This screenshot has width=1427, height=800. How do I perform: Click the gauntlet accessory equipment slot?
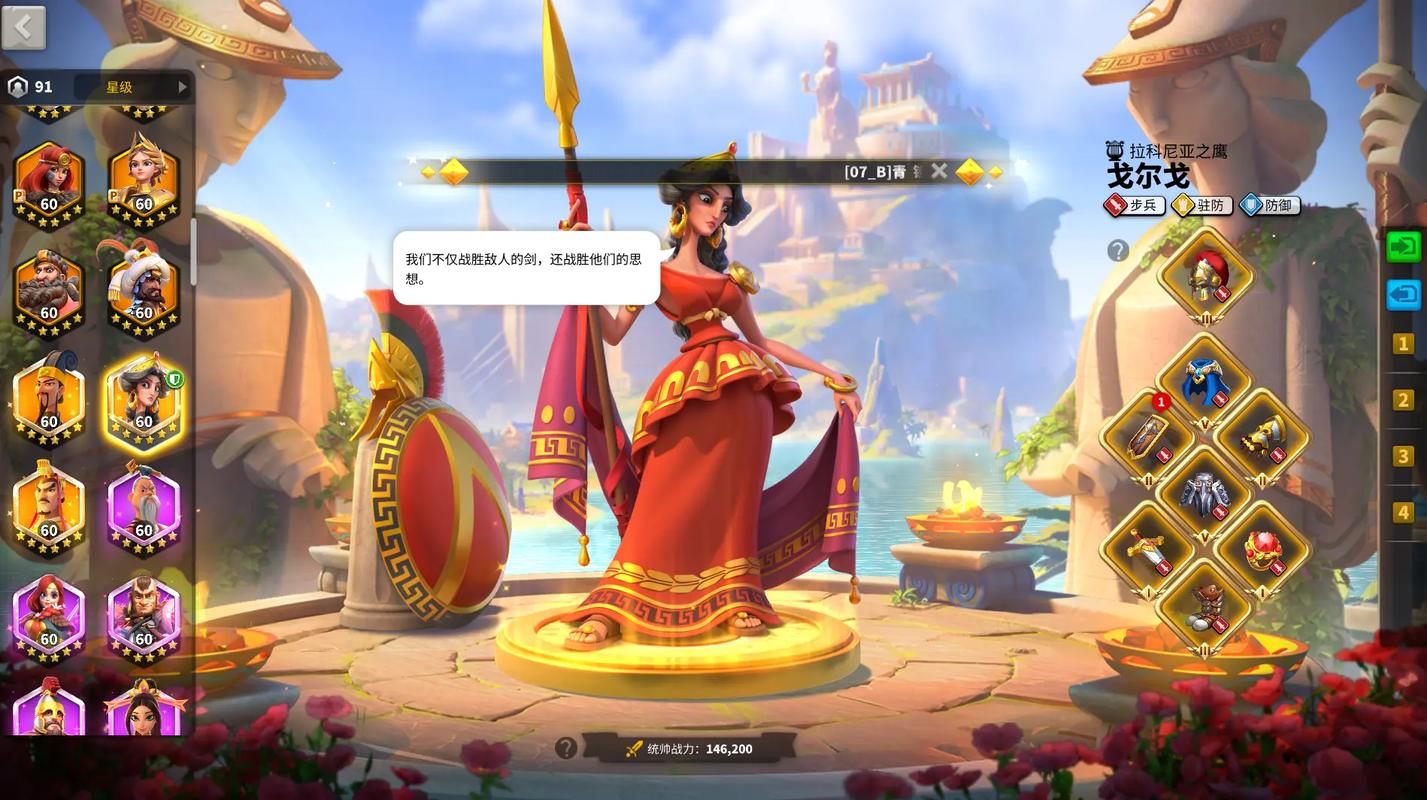pos(1262,437)
